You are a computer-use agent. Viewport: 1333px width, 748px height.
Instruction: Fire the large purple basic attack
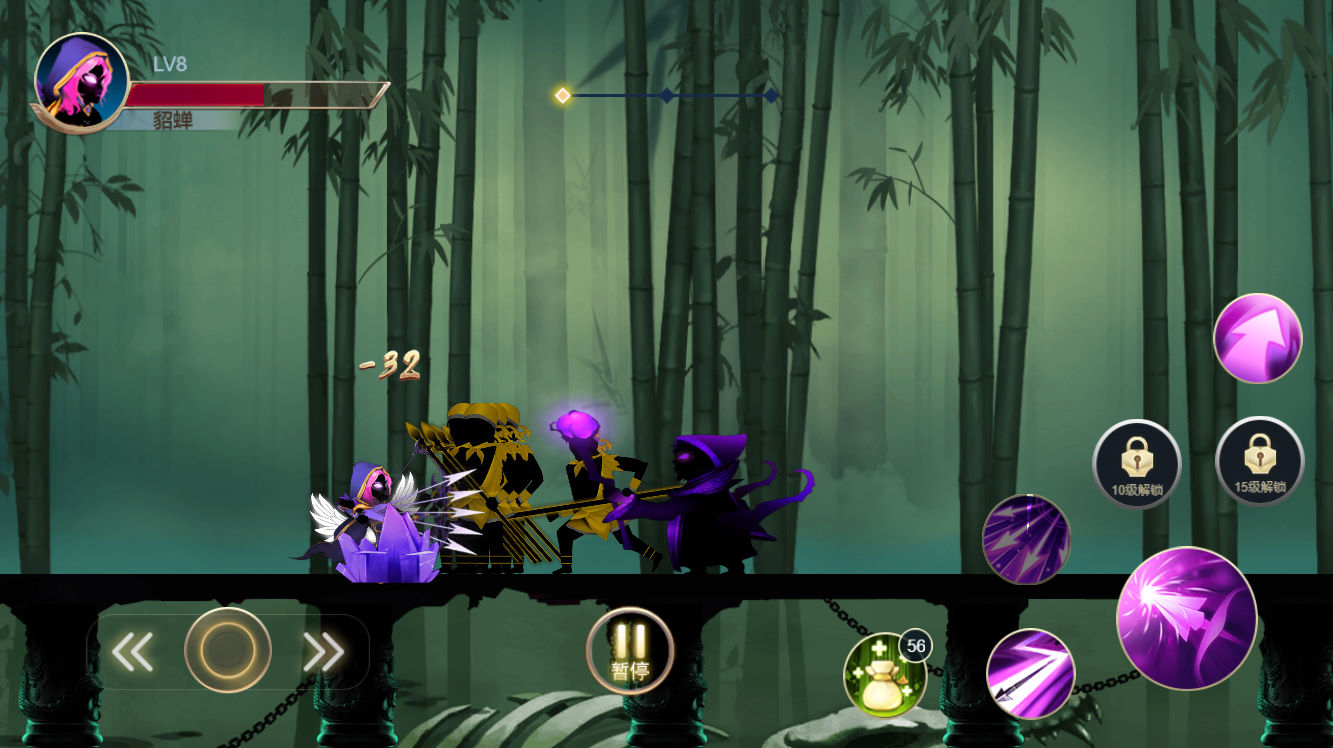[1186, 618]
